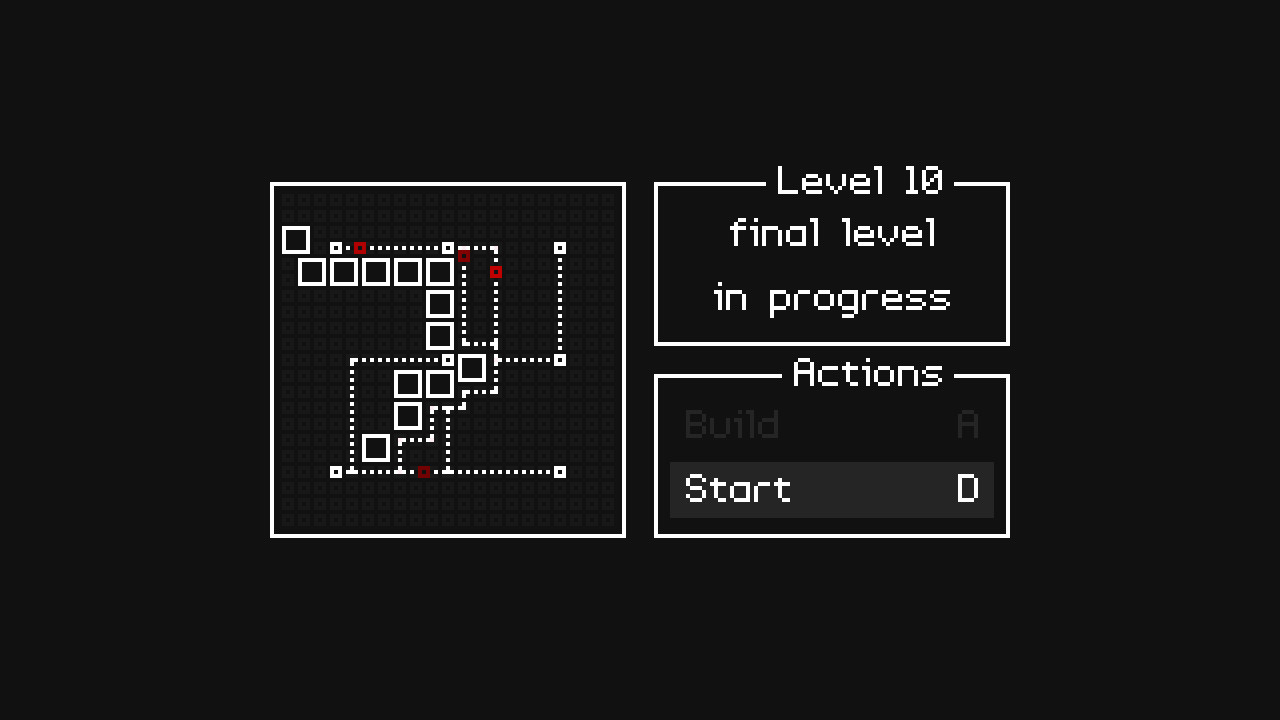Screen dimensions: 1280x720
Task: Click the pair of adjacent squares in the middle grid
Action: tap(424, 382)
